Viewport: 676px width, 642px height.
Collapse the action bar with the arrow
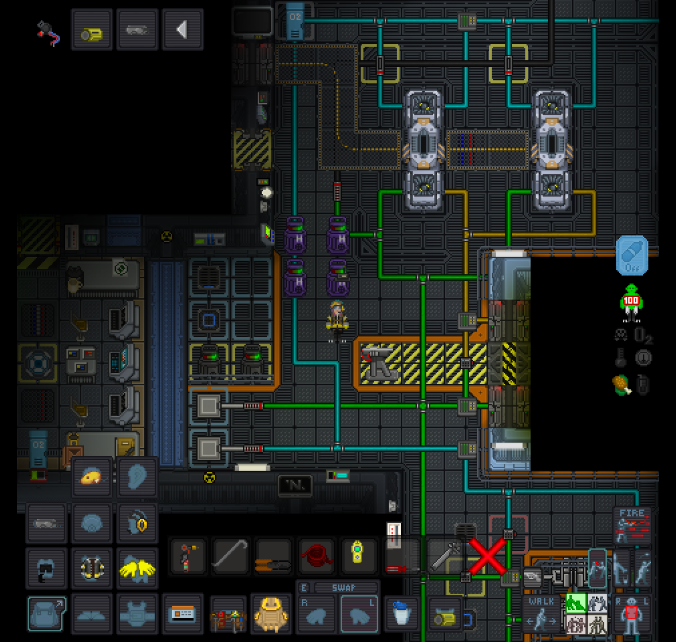182,31
